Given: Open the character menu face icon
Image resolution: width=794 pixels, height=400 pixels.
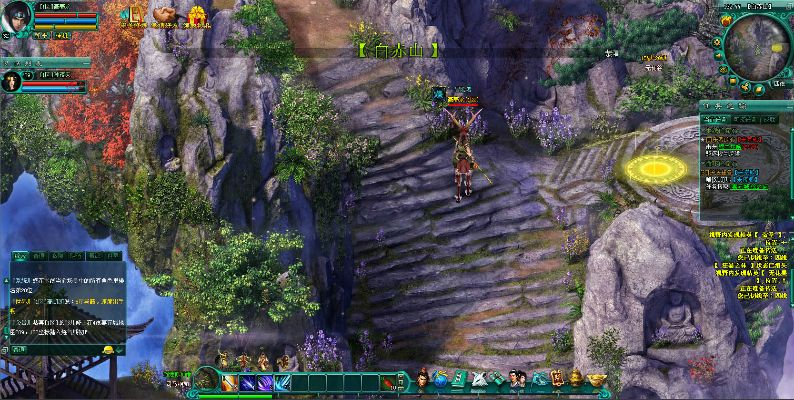Looking at the screenshot, I should 424,379.
